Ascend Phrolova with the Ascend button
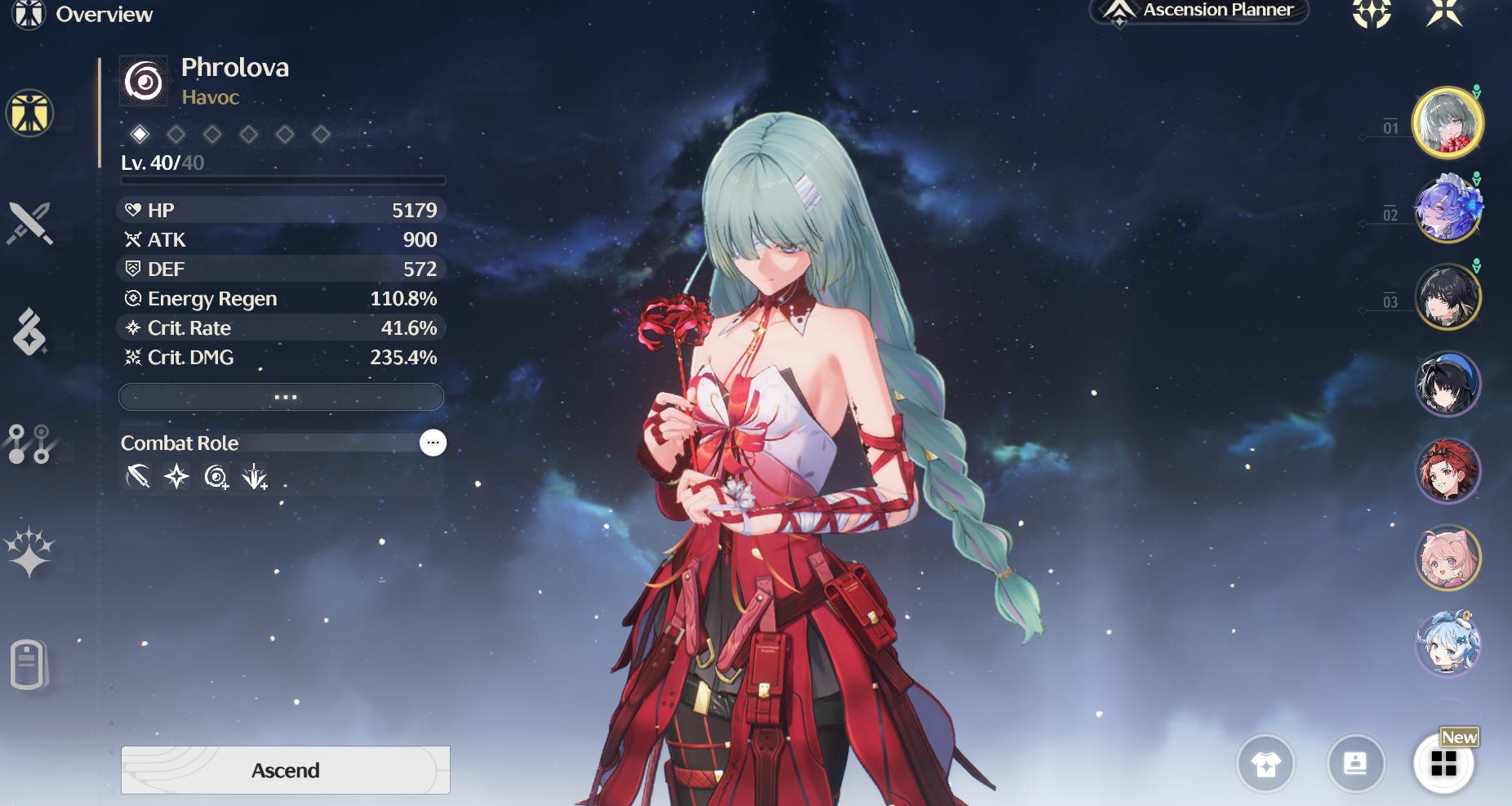This screenshot has width=1512, height=806. (285, 769)
